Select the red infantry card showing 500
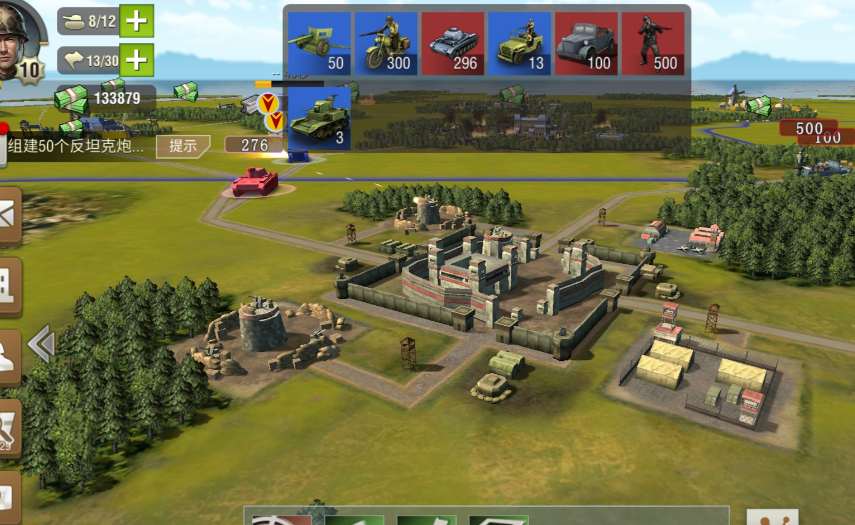Viewport: 855px width, 525px height. tap(652, 44)
